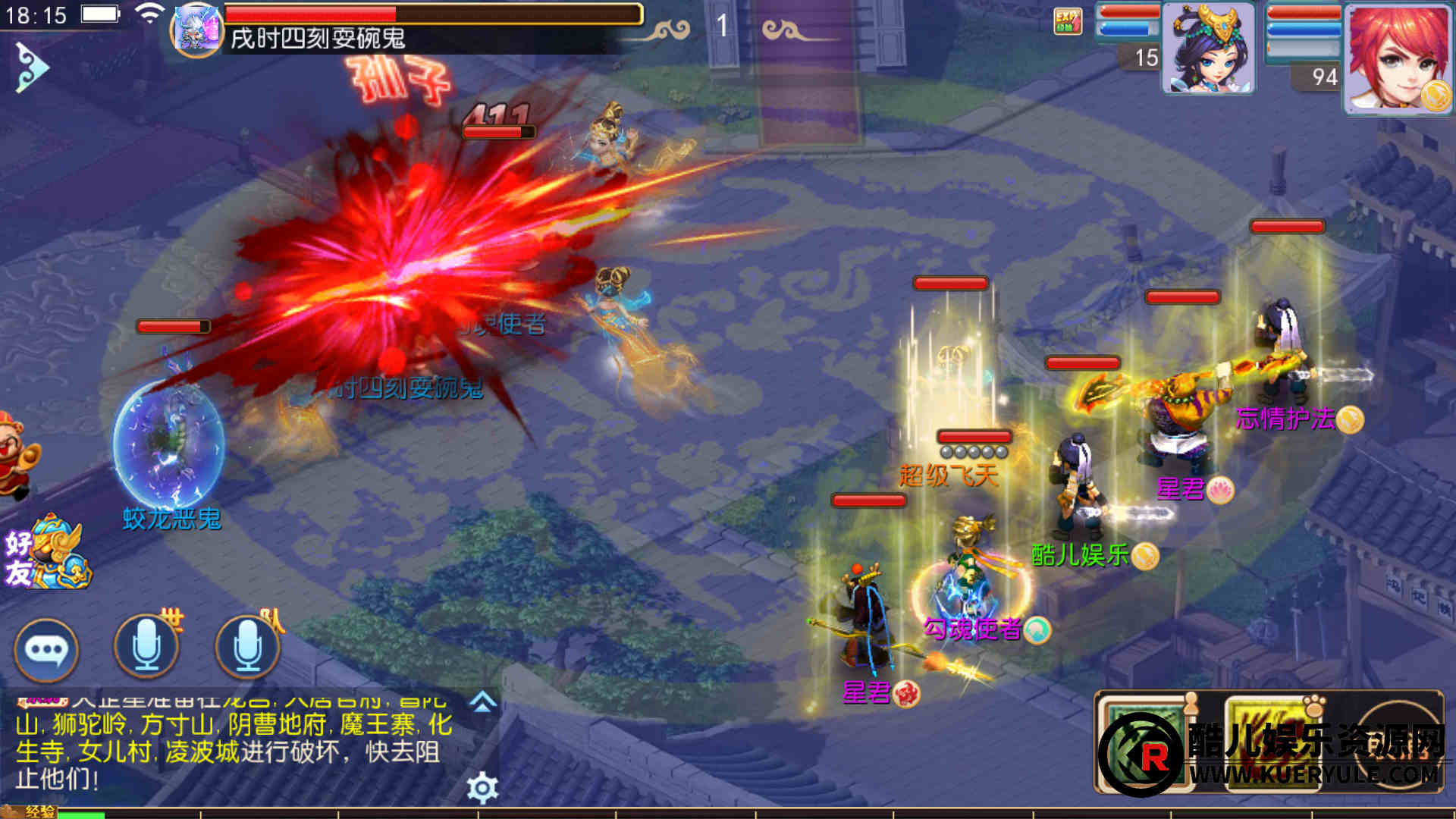Select the blue-haired pet portrait
Screen dimensions: 1456x819
tap(1208, 49)
